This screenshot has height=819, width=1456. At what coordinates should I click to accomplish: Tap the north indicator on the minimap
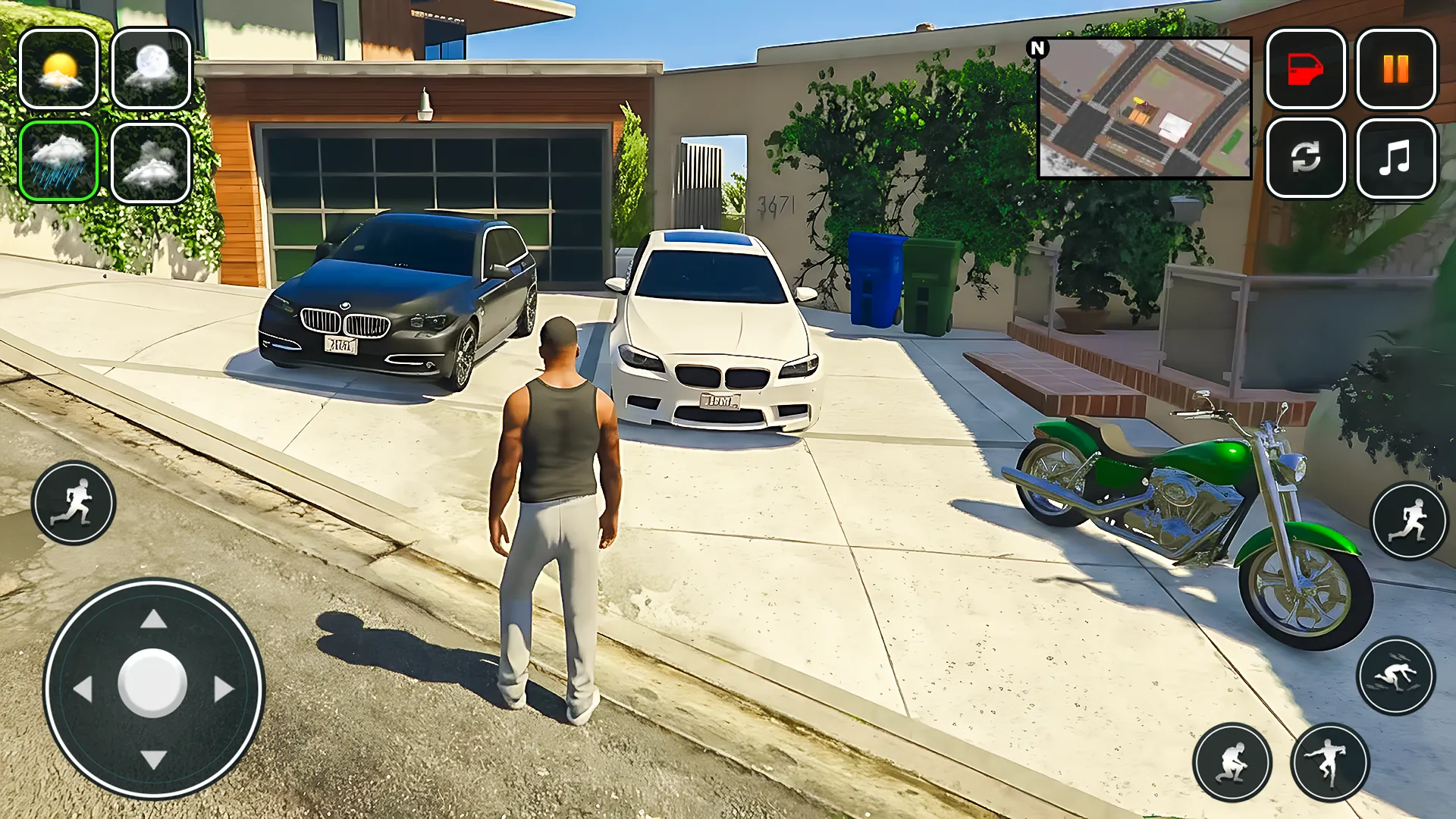pos(1037,45)
